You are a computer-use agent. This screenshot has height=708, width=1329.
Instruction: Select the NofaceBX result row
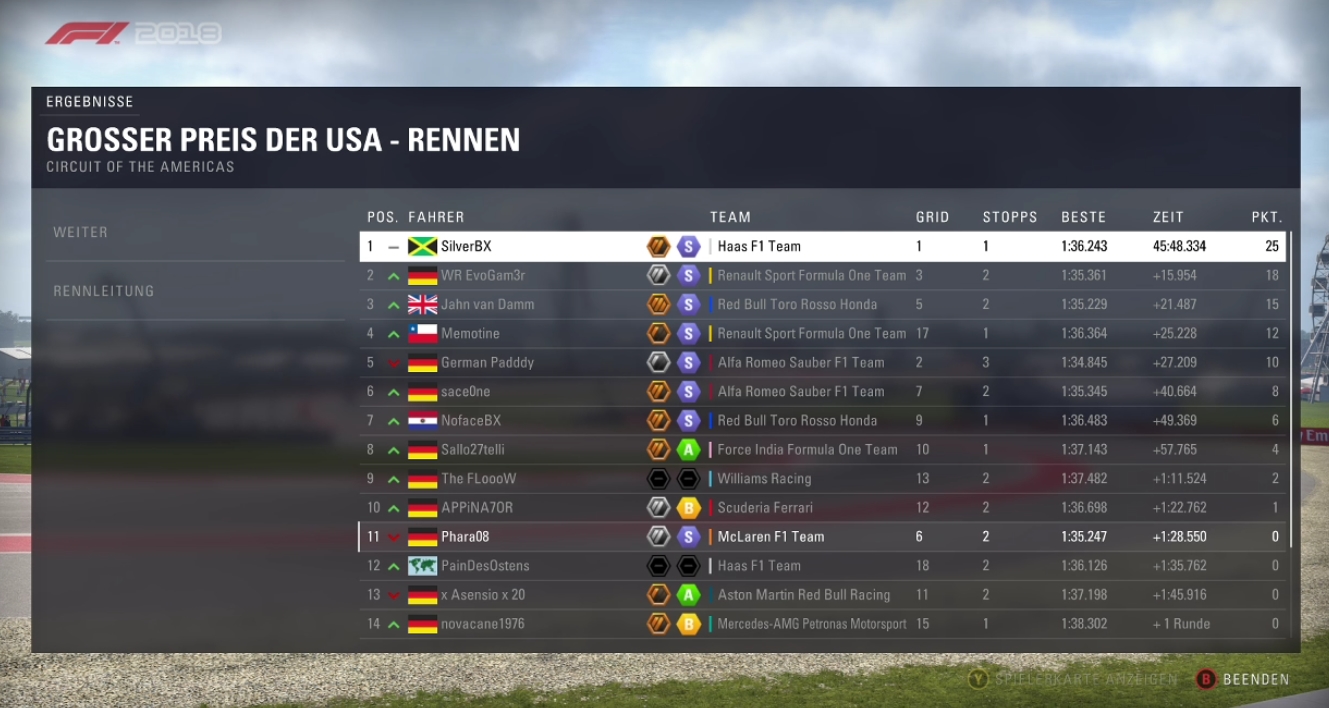point(822,420)
